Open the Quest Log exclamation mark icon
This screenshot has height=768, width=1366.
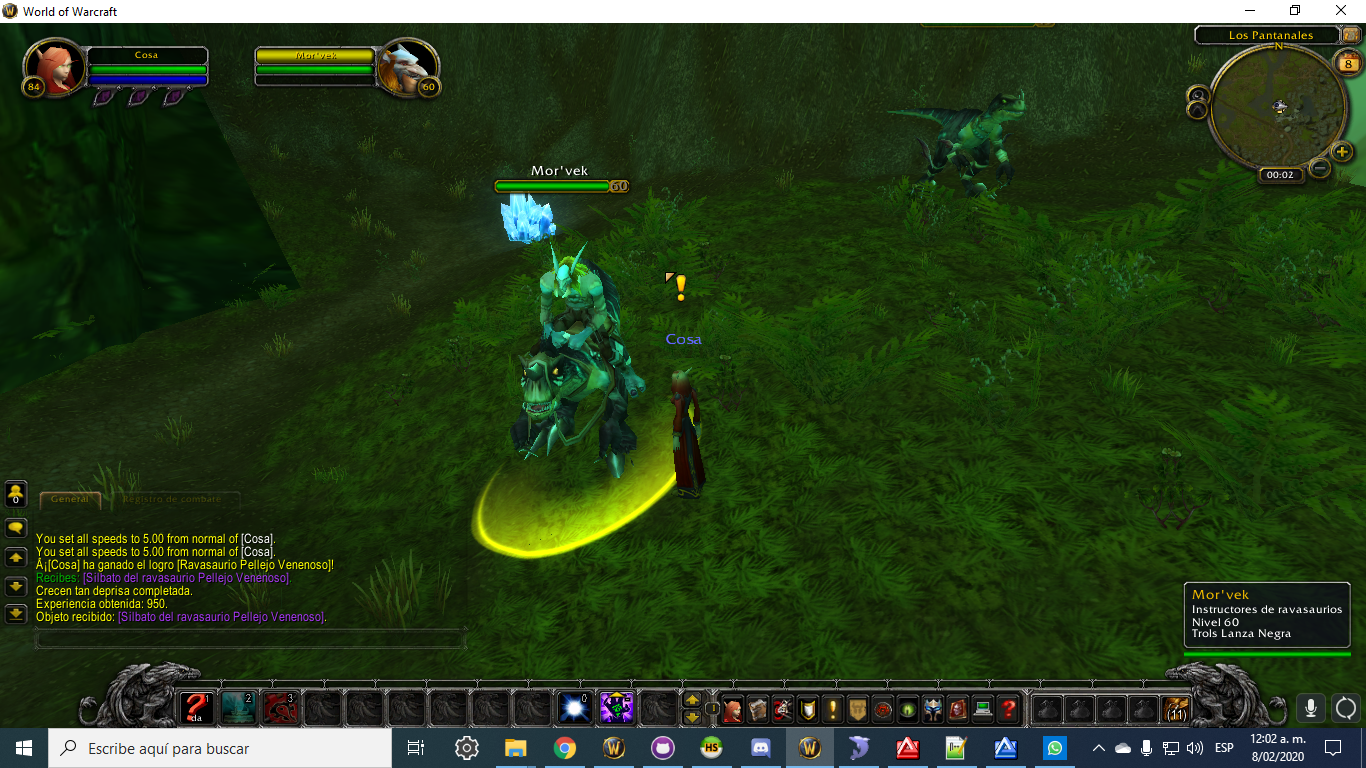point(832,708)
